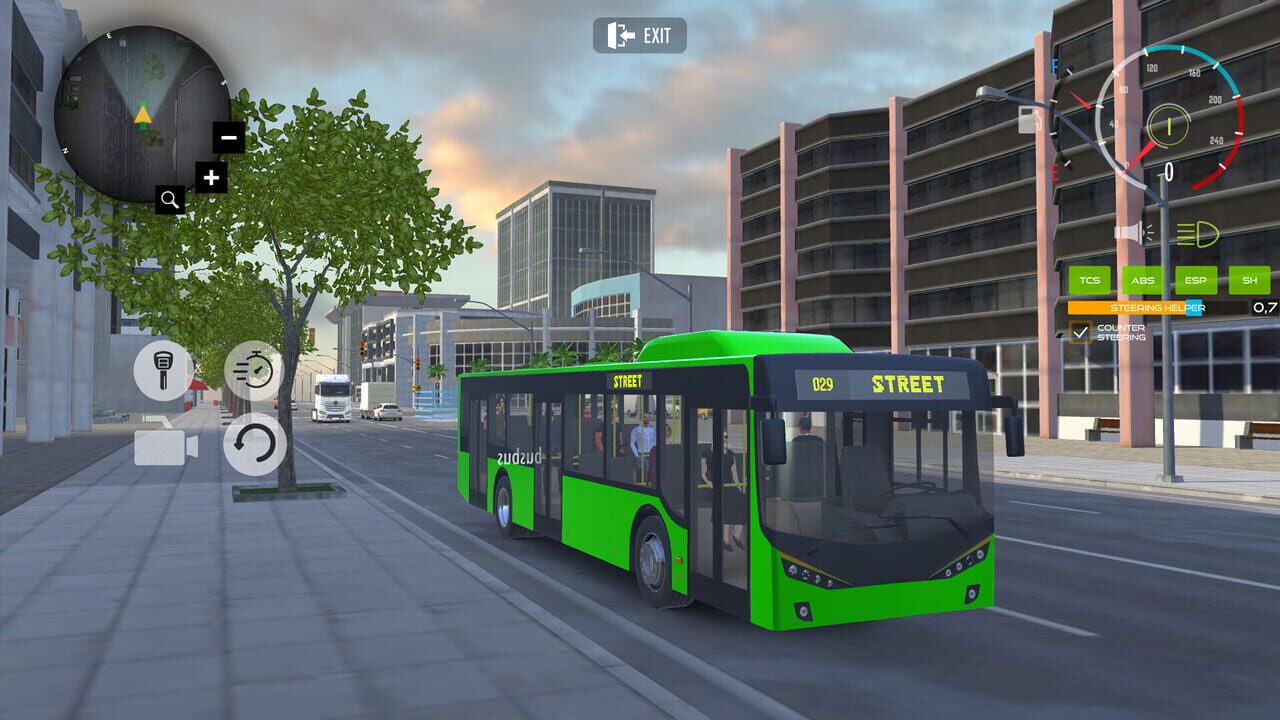
Task: Disable the ESP system
Action: (x=1196, y=280)
